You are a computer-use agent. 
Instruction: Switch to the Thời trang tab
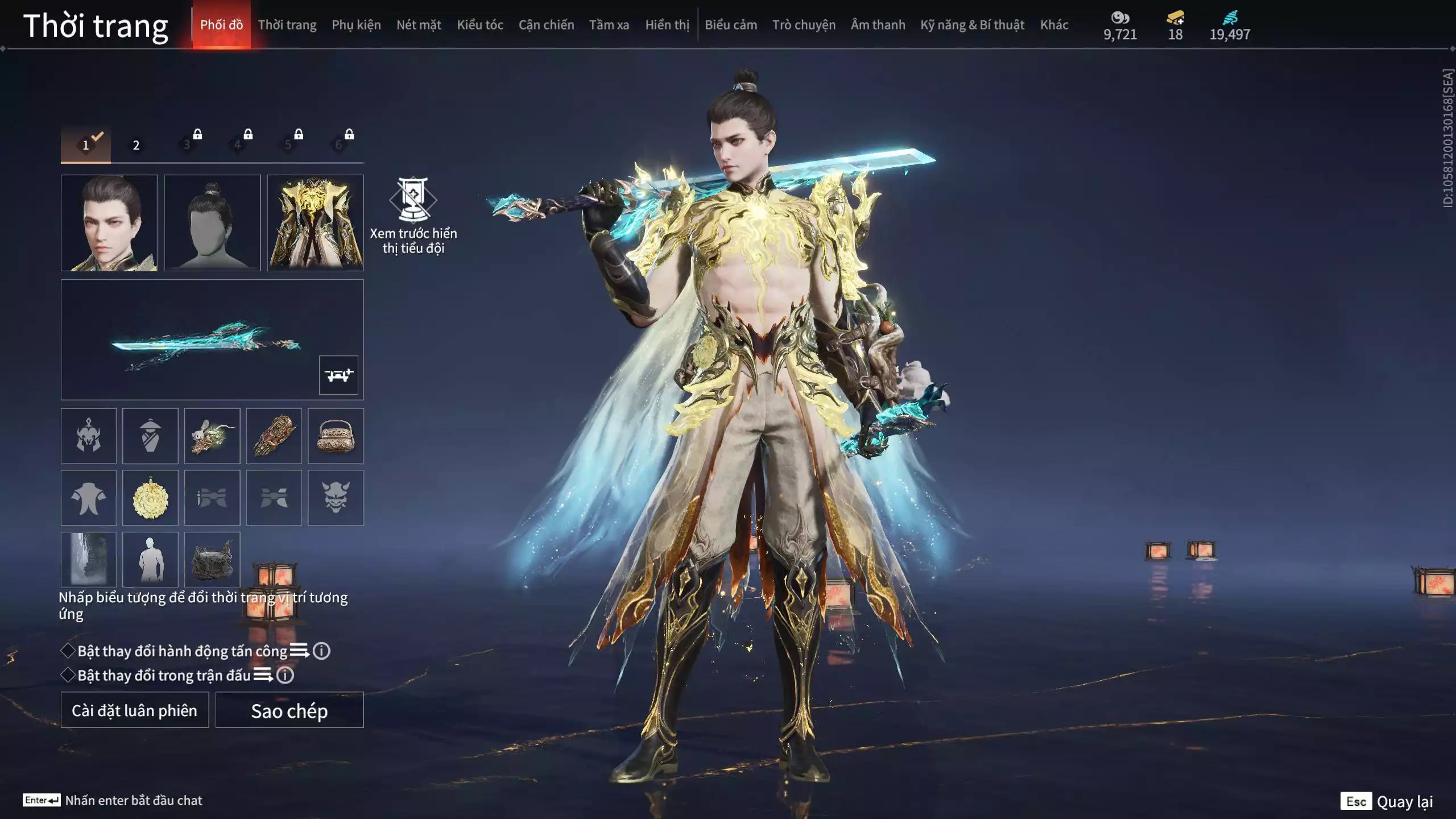(287, 25)
